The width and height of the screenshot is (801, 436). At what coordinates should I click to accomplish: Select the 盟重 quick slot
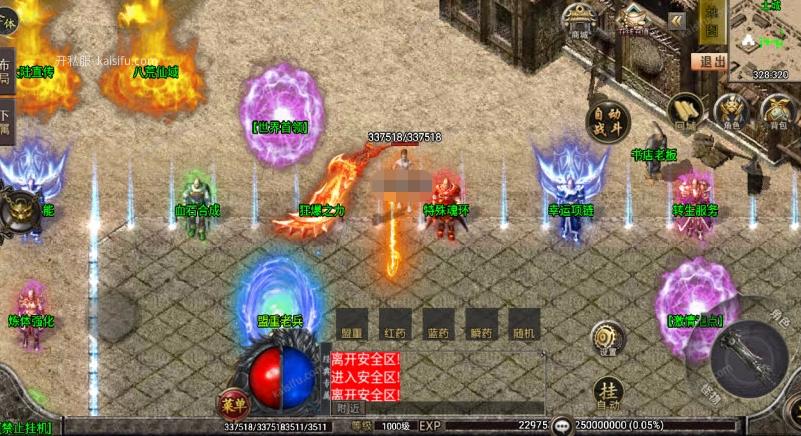pyautogui.click(x=352, y=323)
